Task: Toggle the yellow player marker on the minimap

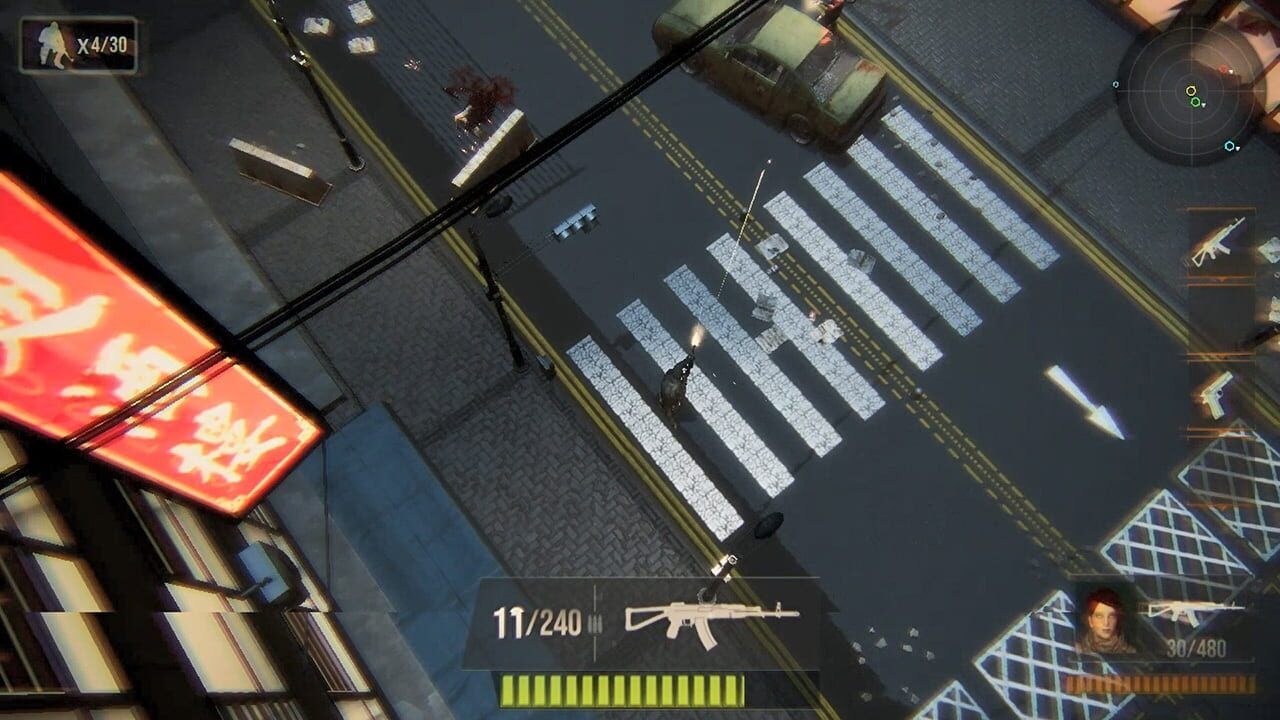Action: 1190,90
